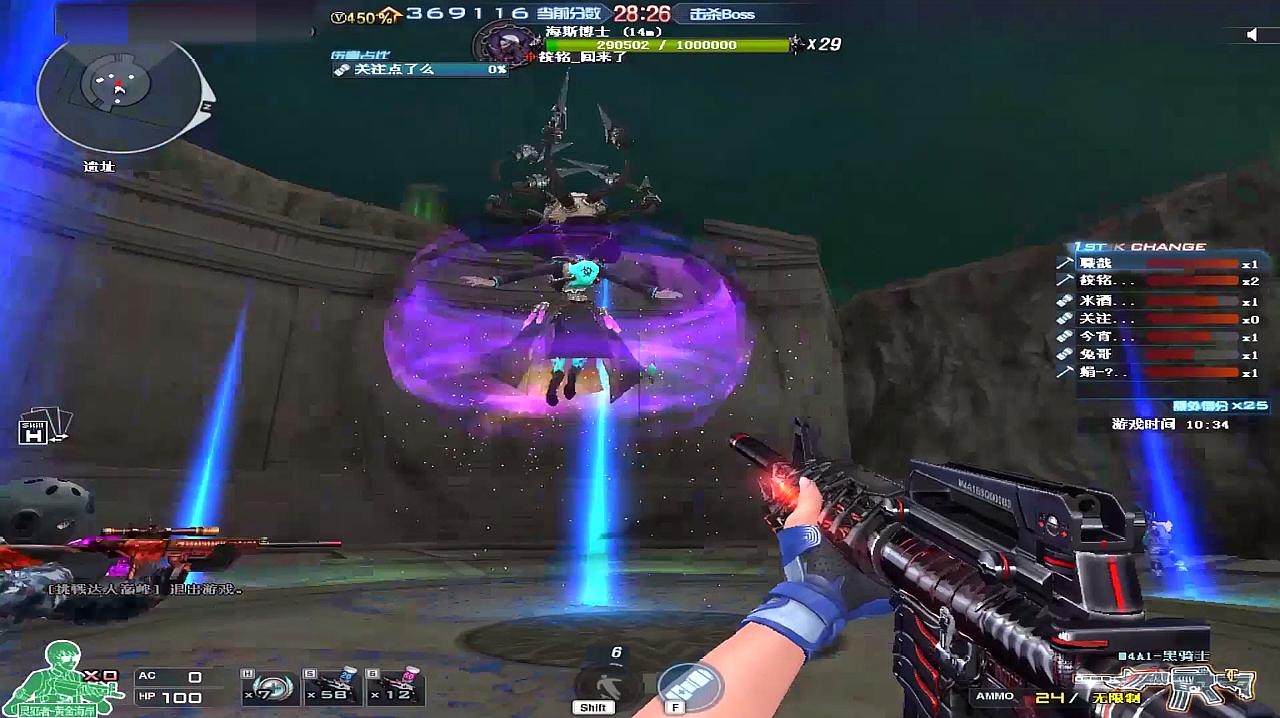Choose the blue ammo item slot x58
Viewport: 1280px width, 718px height.
[x=333, y=688]
